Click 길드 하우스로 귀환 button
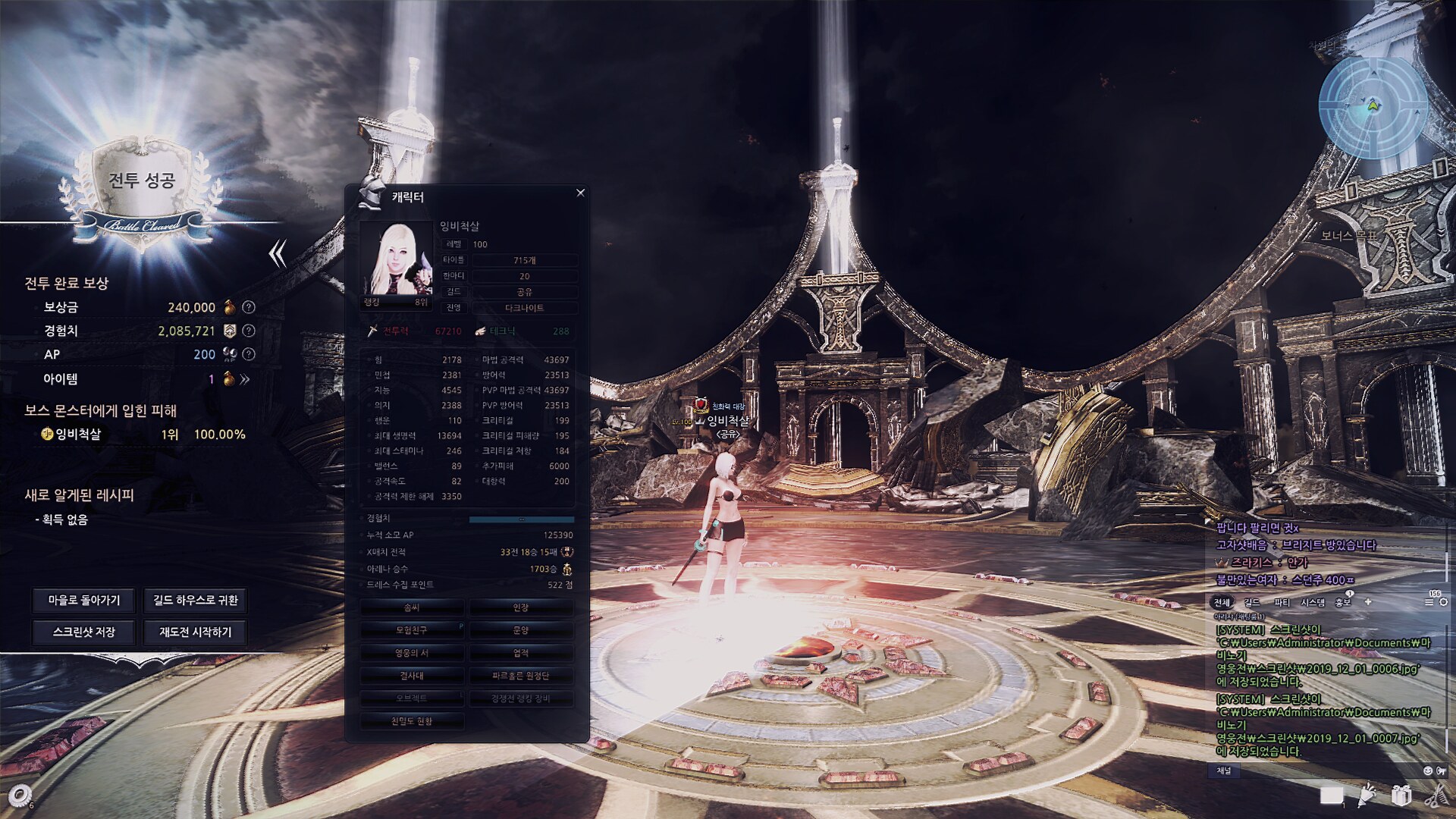Screen dimensions: 1456x819 (x=195, y=600)
